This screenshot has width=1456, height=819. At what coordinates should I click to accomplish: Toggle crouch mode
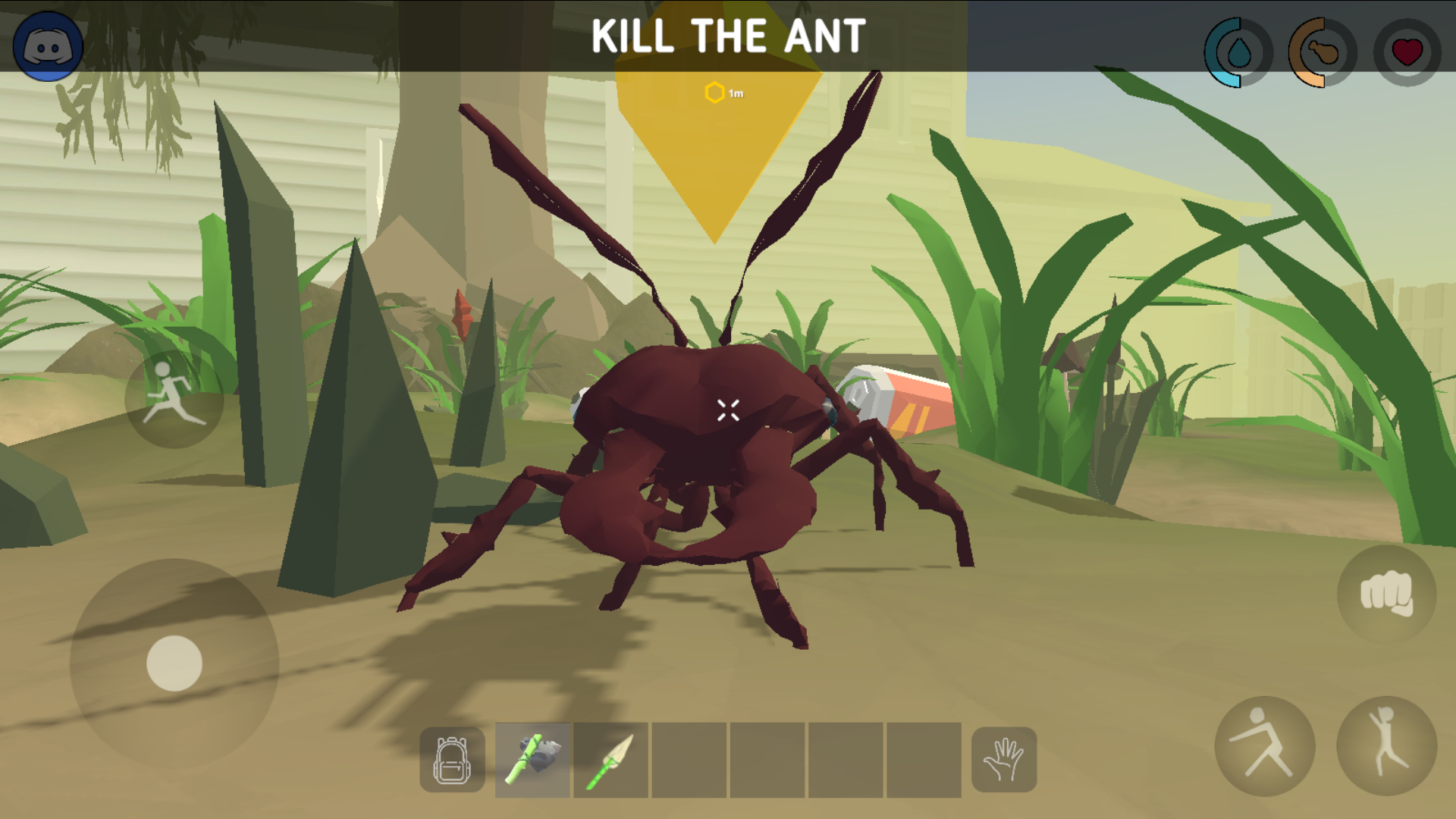click(1265, 747)
